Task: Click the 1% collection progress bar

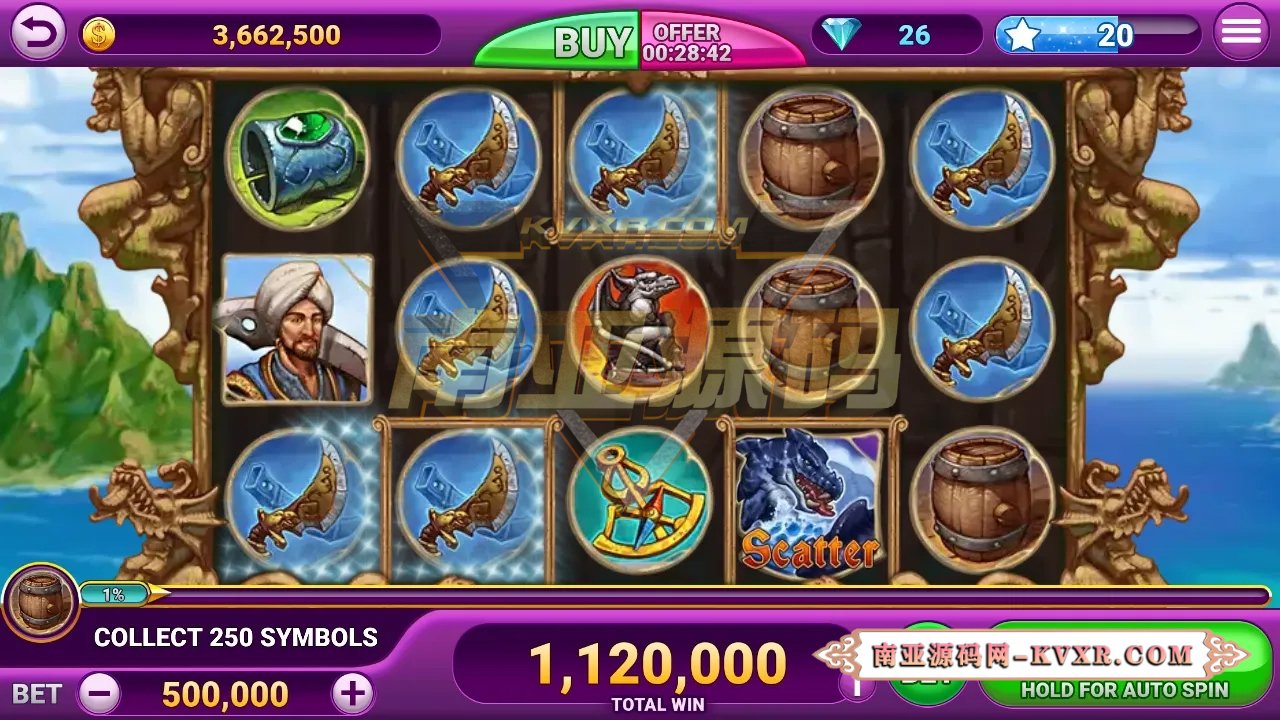Action: pyautogui.click(x=113, y=593)
